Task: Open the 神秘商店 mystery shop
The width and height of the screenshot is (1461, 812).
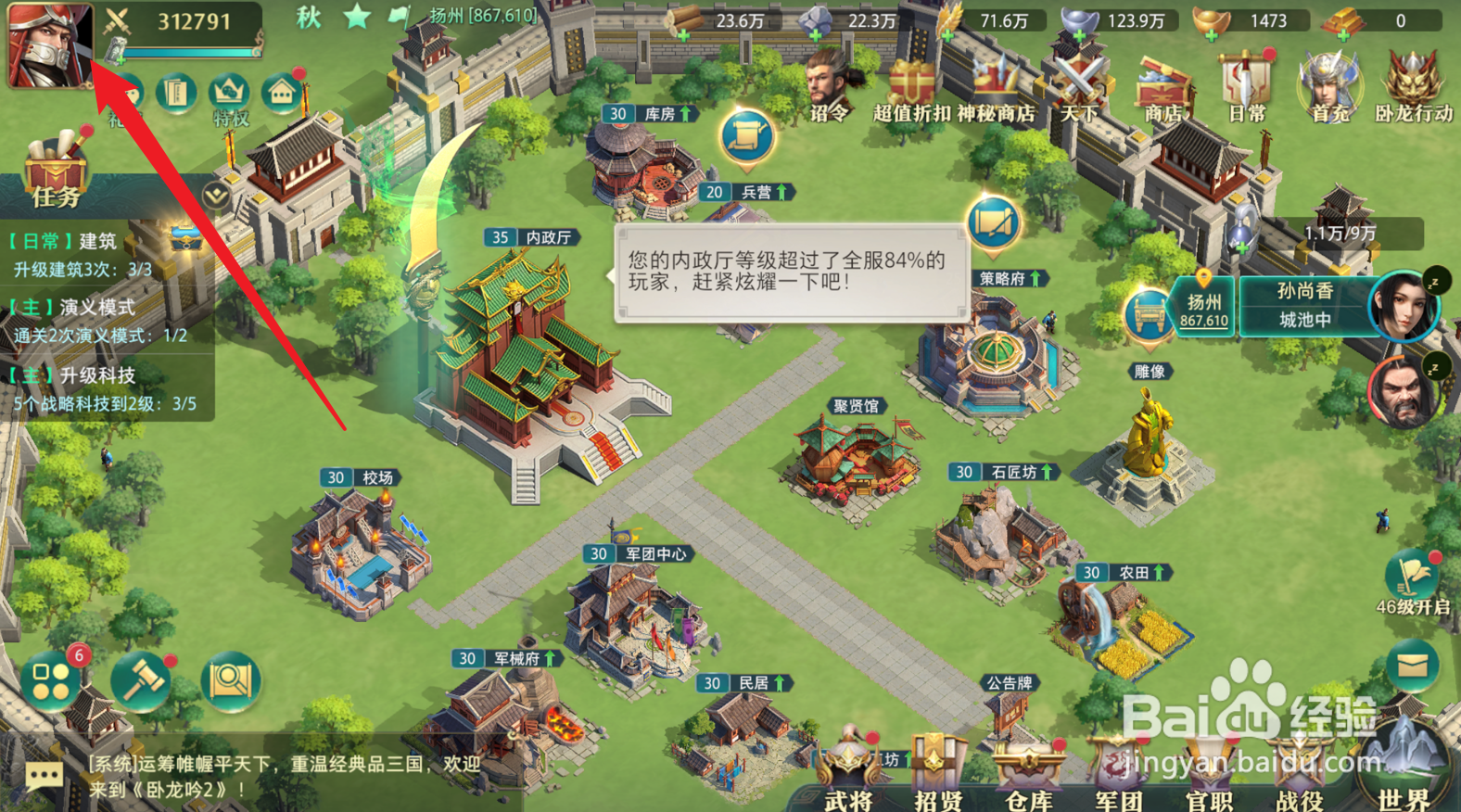Action: (997, 83)
